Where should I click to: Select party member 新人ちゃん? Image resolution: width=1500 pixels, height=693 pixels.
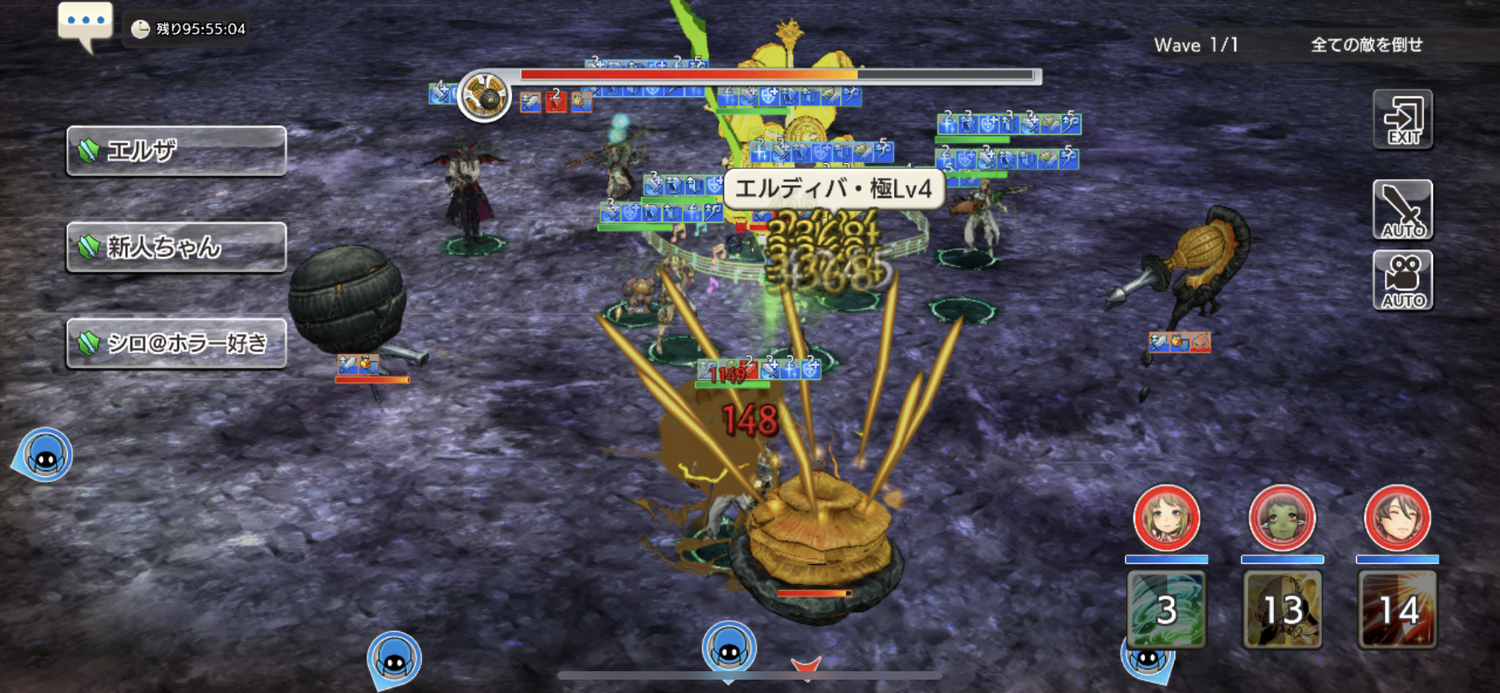[176, 247]
